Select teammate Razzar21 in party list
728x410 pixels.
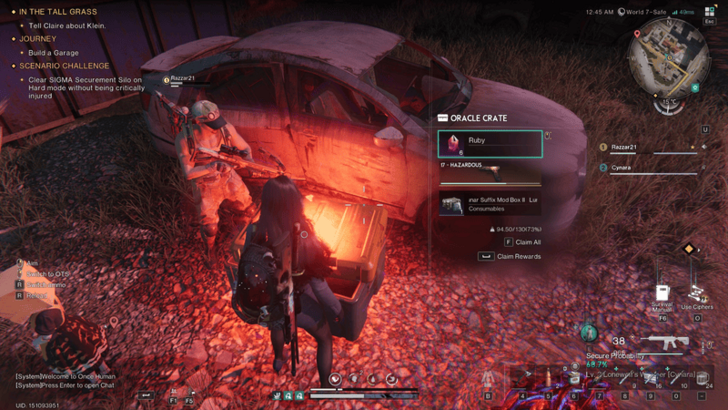[x=624, y=148]
